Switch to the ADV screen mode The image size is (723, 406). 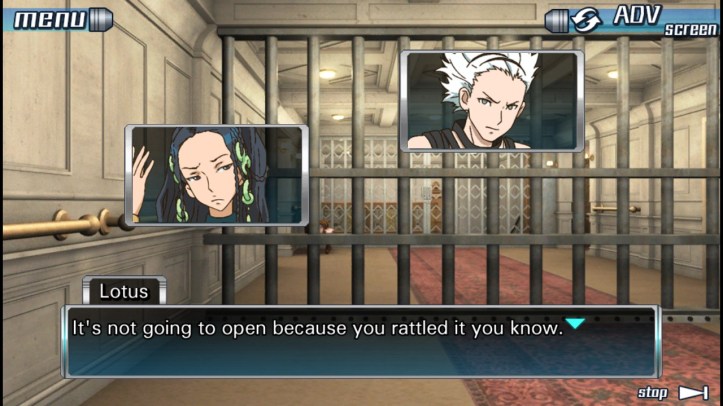click(632, 19)
